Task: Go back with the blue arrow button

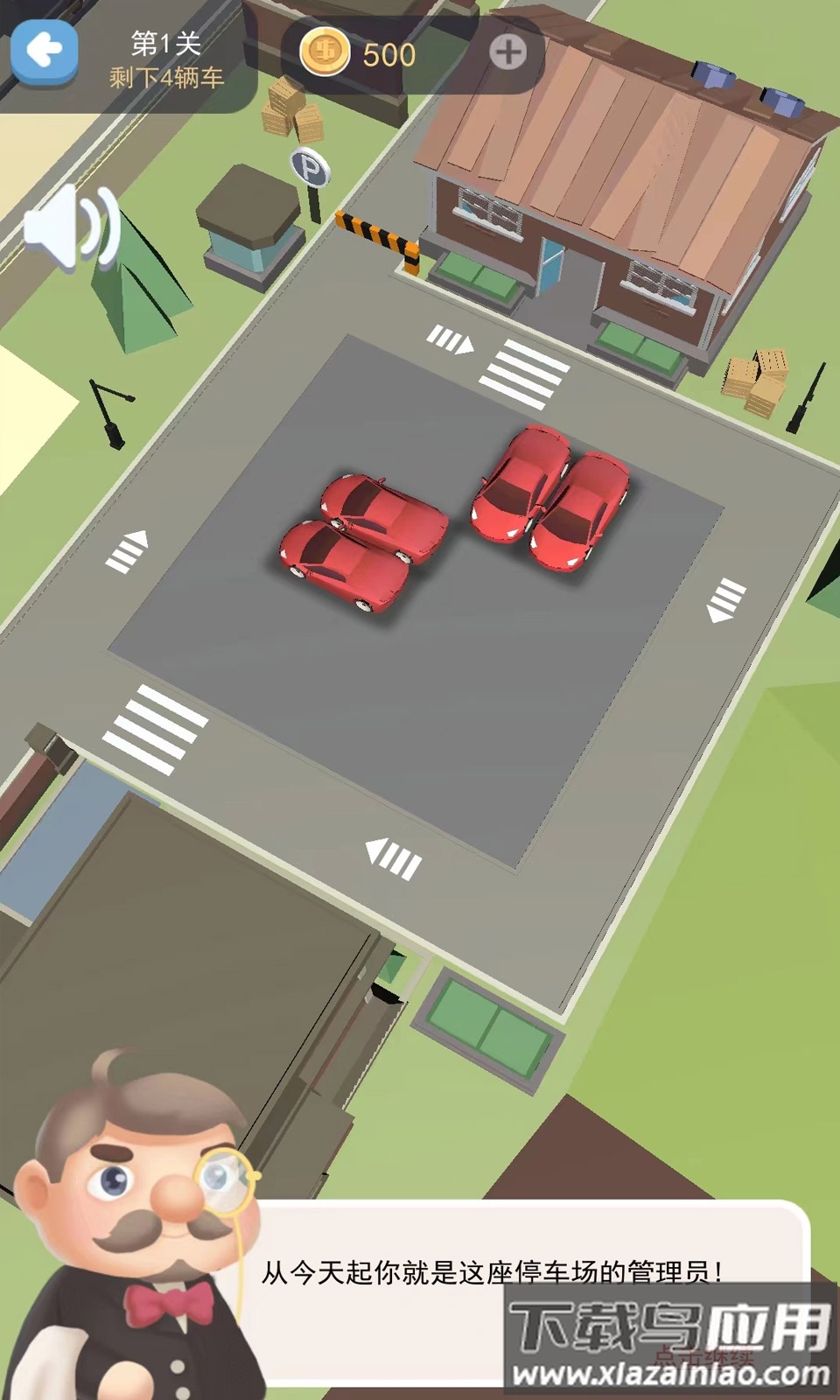Action: tap(44, 53)
